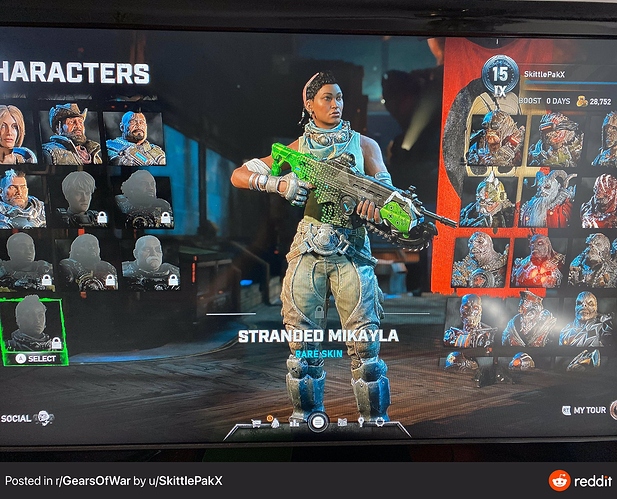Open My Tour
Image resolution: width=617 pixels, height=499 pixels.
585,409
